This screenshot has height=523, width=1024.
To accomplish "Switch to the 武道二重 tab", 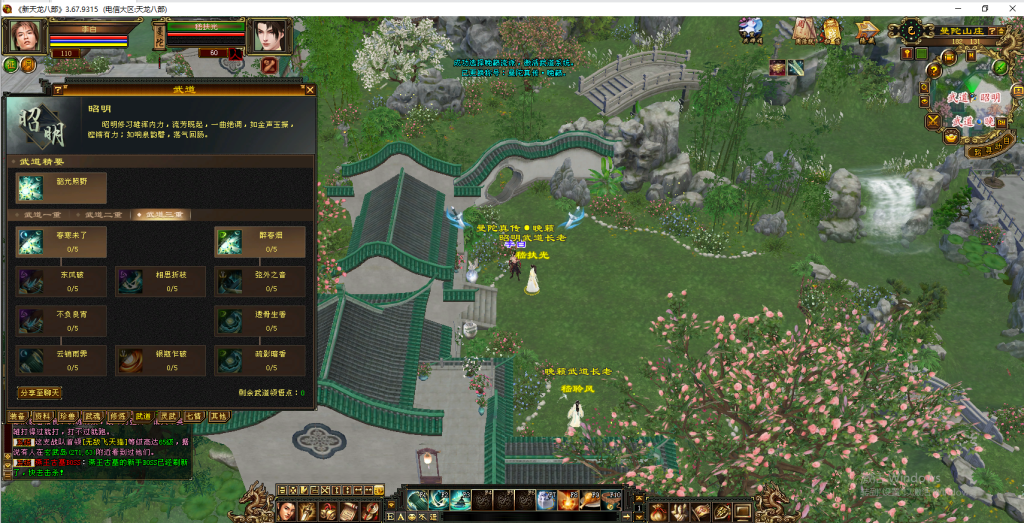I will tap(103, 215).
